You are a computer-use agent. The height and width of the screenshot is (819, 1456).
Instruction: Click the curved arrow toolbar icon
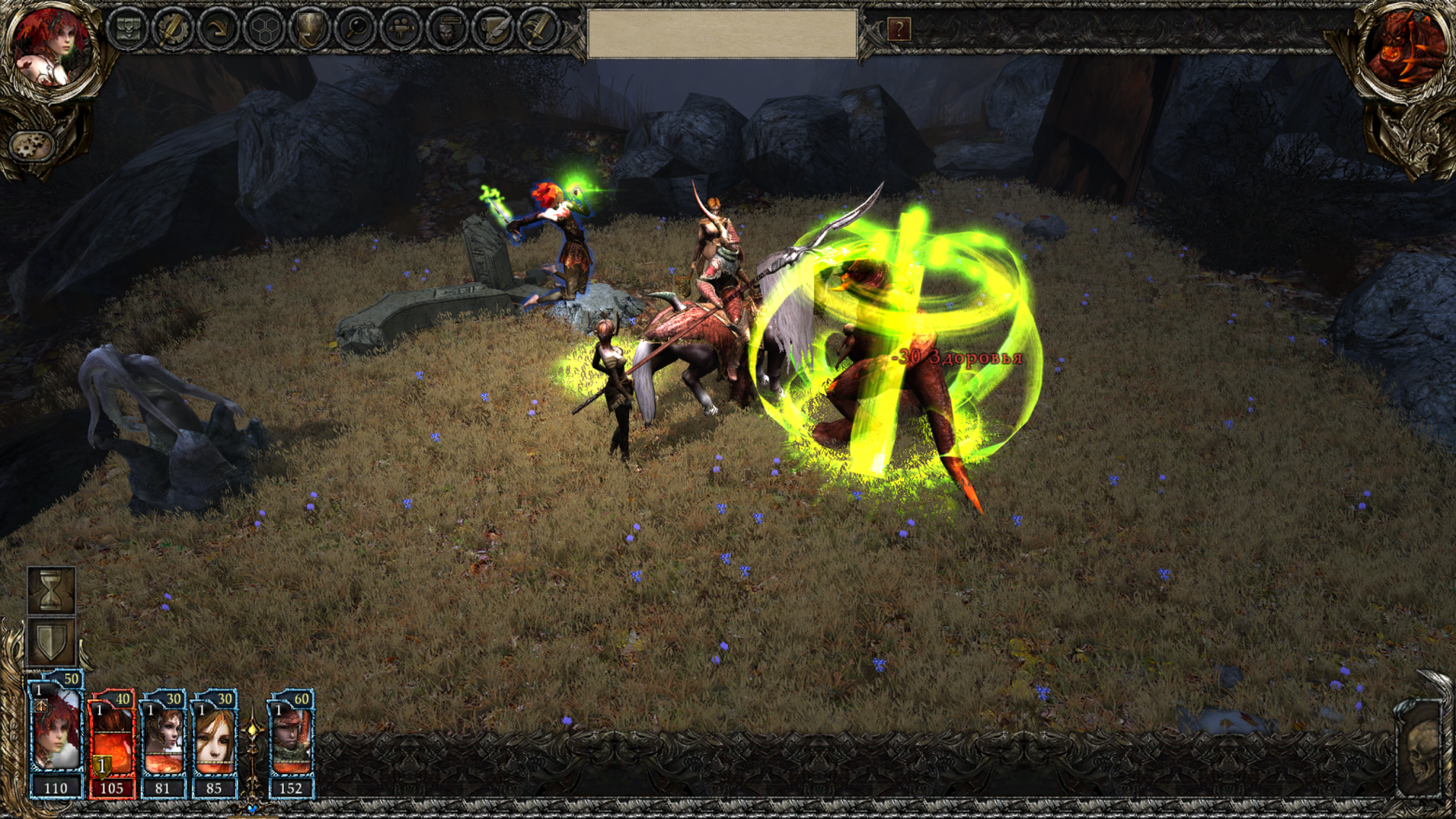[x=218, y=29]
